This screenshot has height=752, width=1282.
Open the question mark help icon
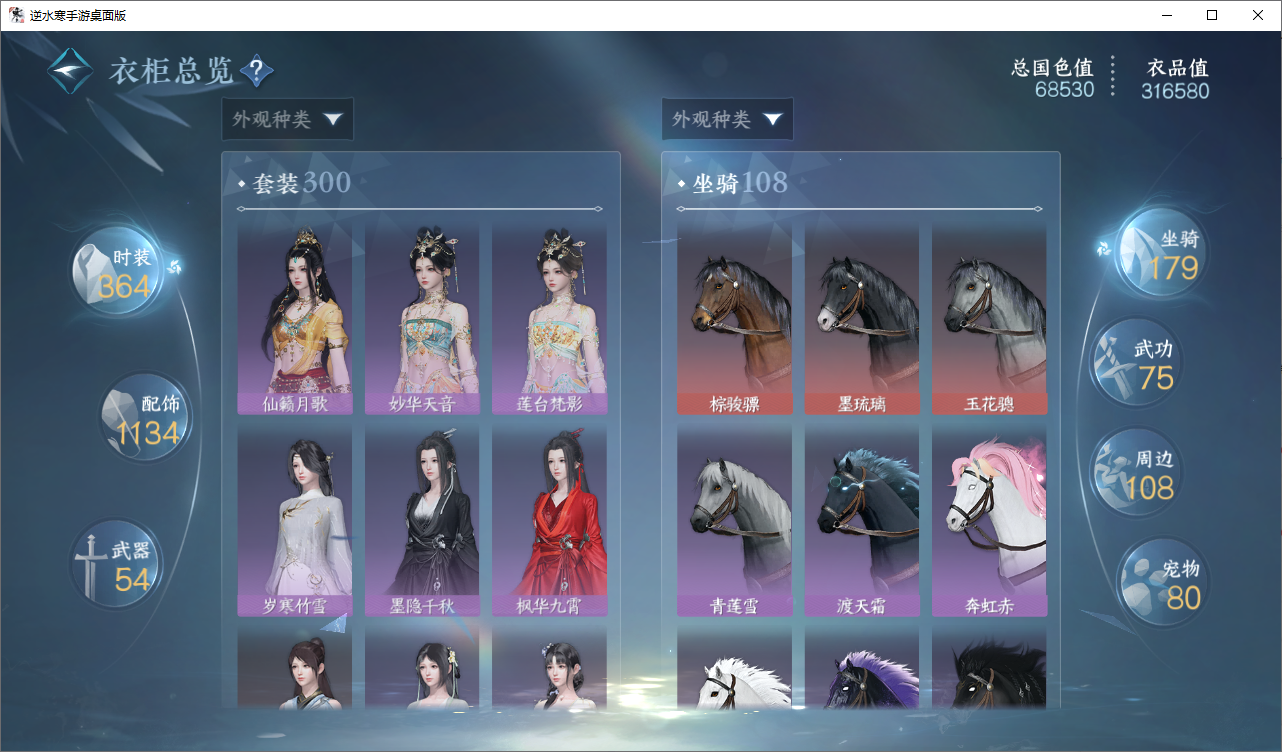click(x=256, y=71)
